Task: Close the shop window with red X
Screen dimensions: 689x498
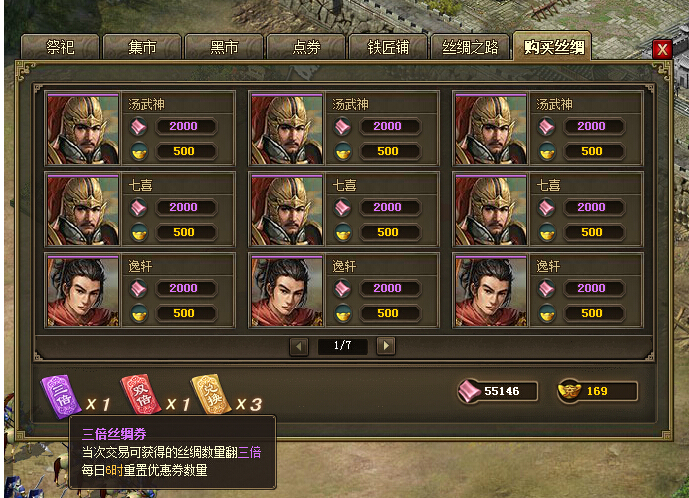Action: click(x=661, y=49)
